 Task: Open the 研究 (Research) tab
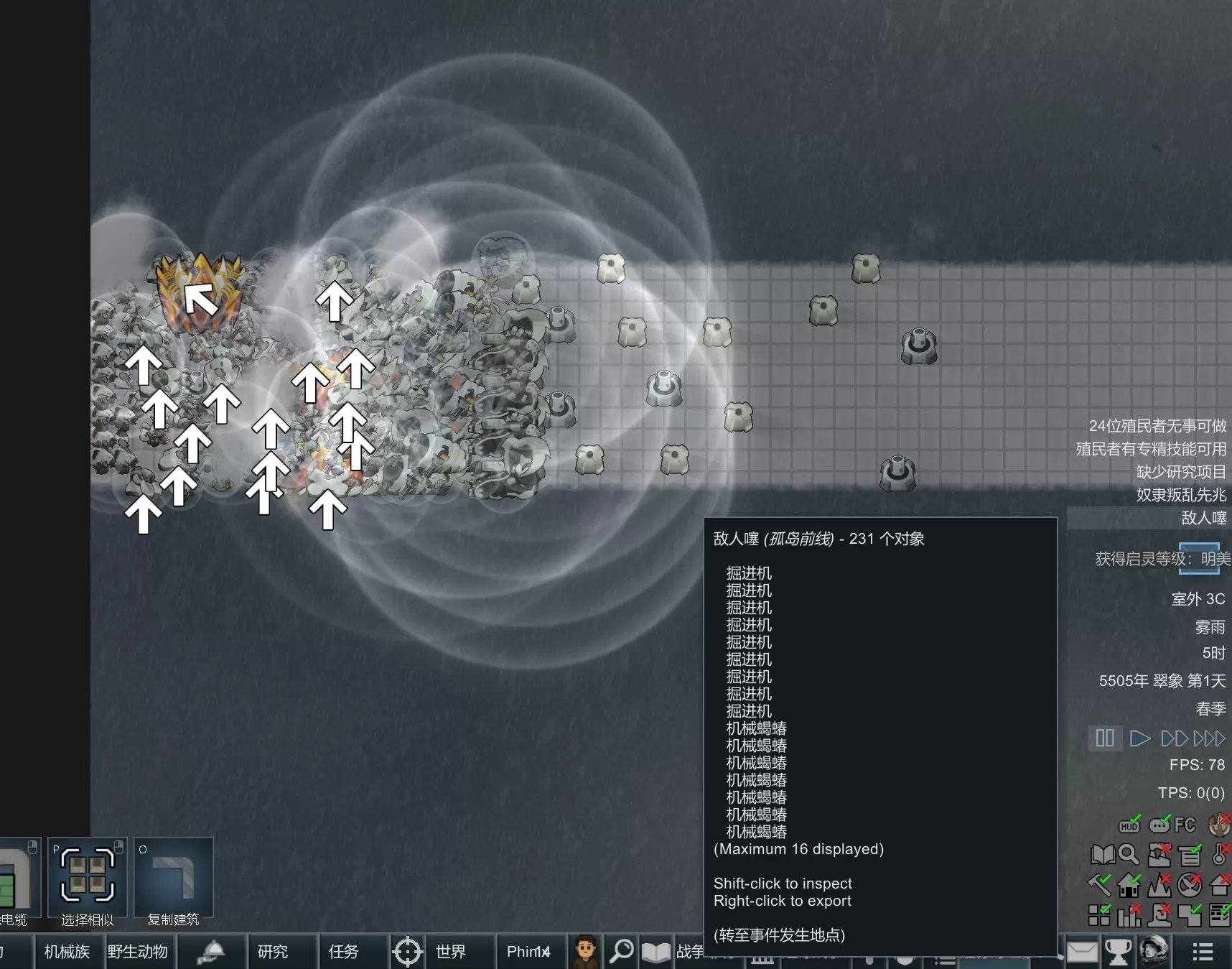[273, 952]
